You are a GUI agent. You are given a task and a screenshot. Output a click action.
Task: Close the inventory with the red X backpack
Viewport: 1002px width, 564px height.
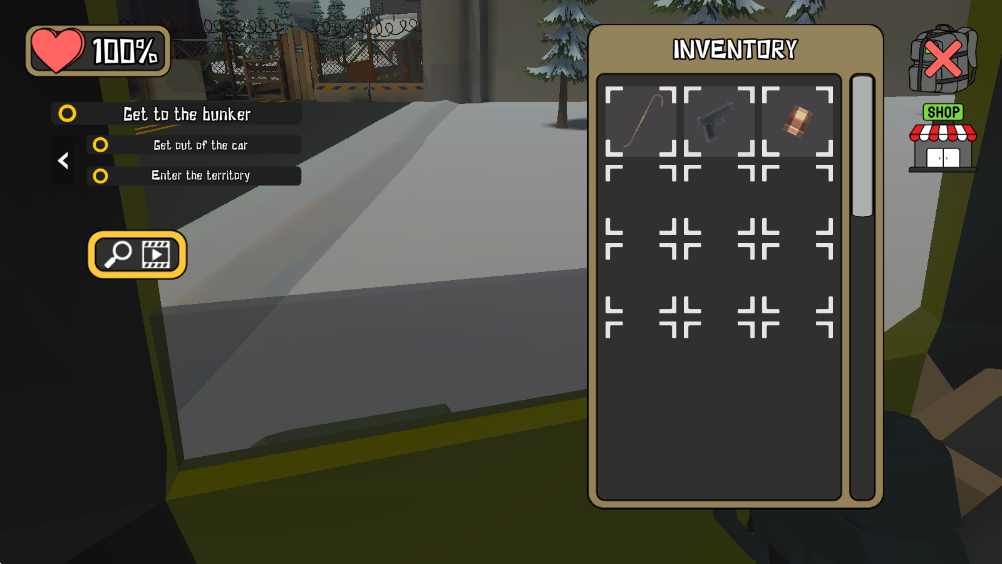(x=942, y=60)
